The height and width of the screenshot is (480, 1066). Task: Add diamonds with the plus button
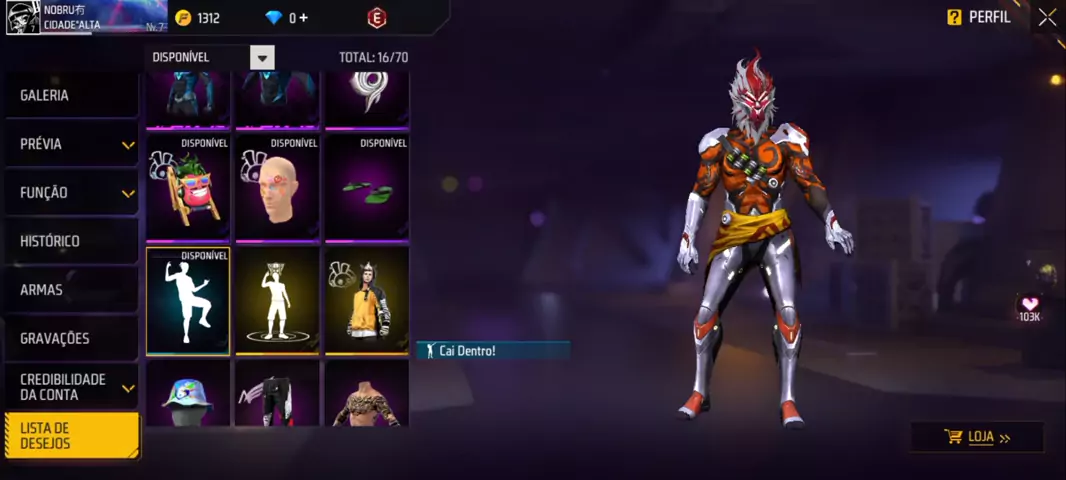303,18
